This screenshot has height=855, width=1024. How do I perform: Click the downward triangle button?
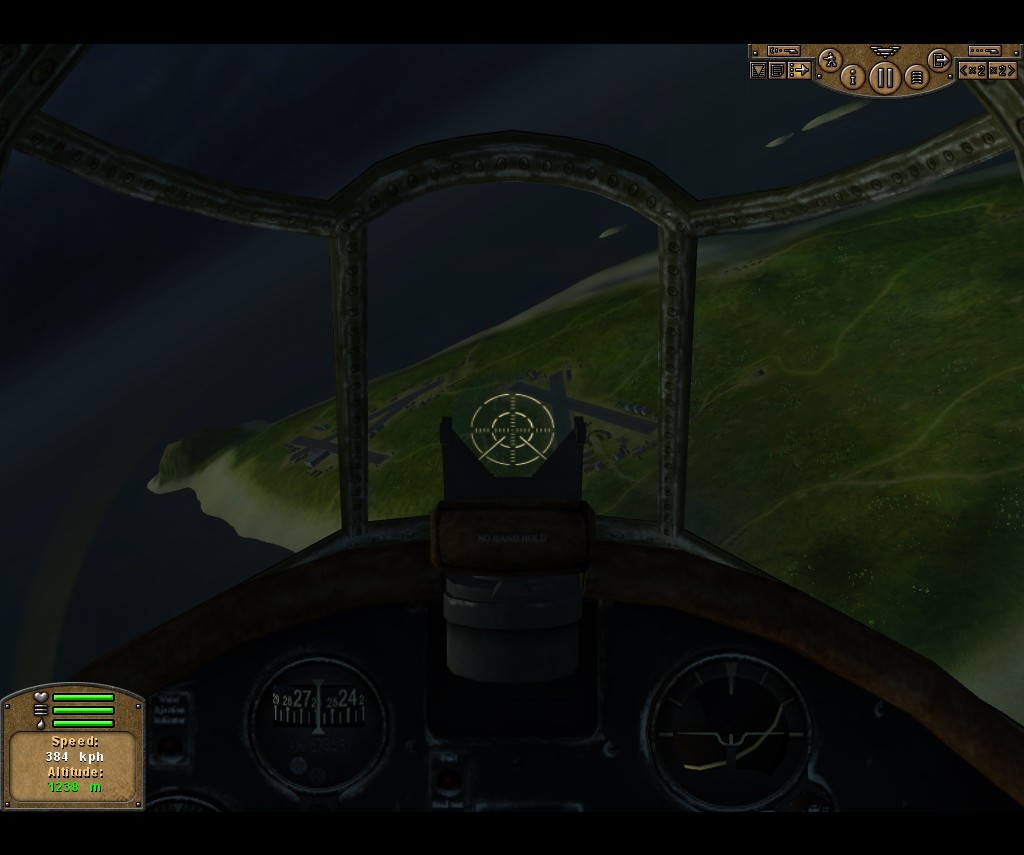pos(759,70)
